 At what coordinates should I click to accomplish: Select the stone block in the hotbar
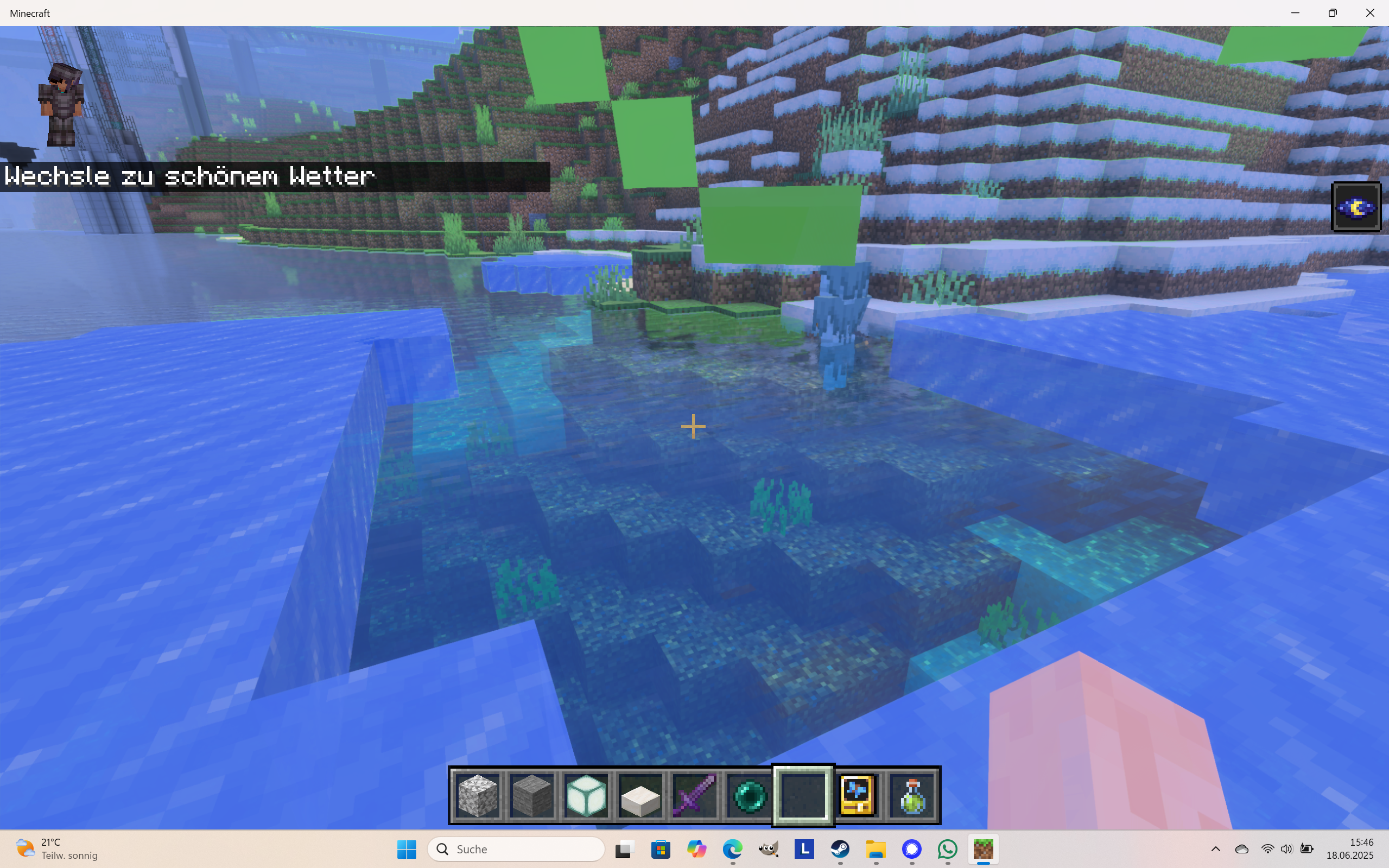tap(531, 796)
